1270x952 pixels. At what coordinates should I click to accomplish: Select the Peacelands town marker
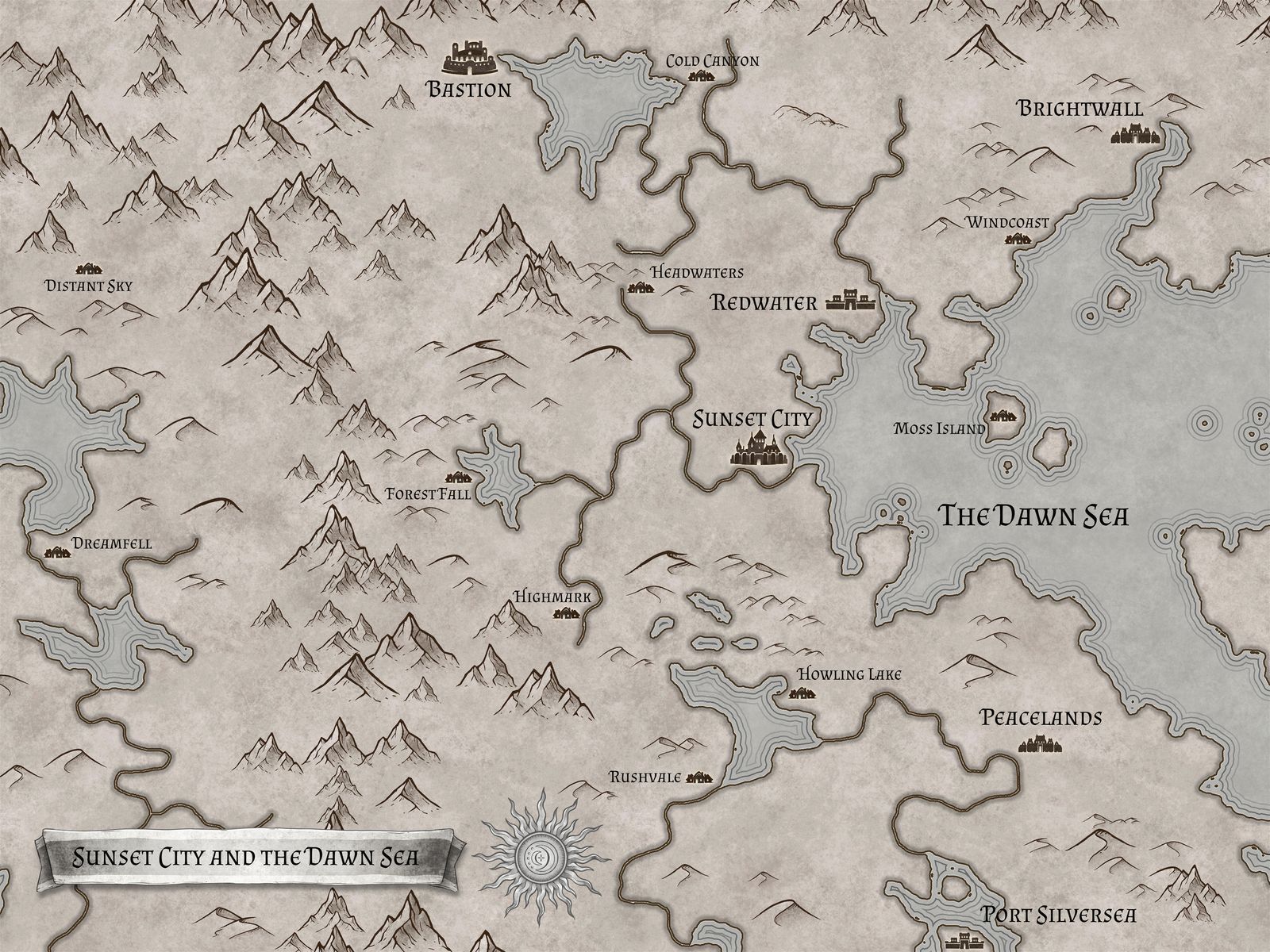click(x=1040, y=745)
